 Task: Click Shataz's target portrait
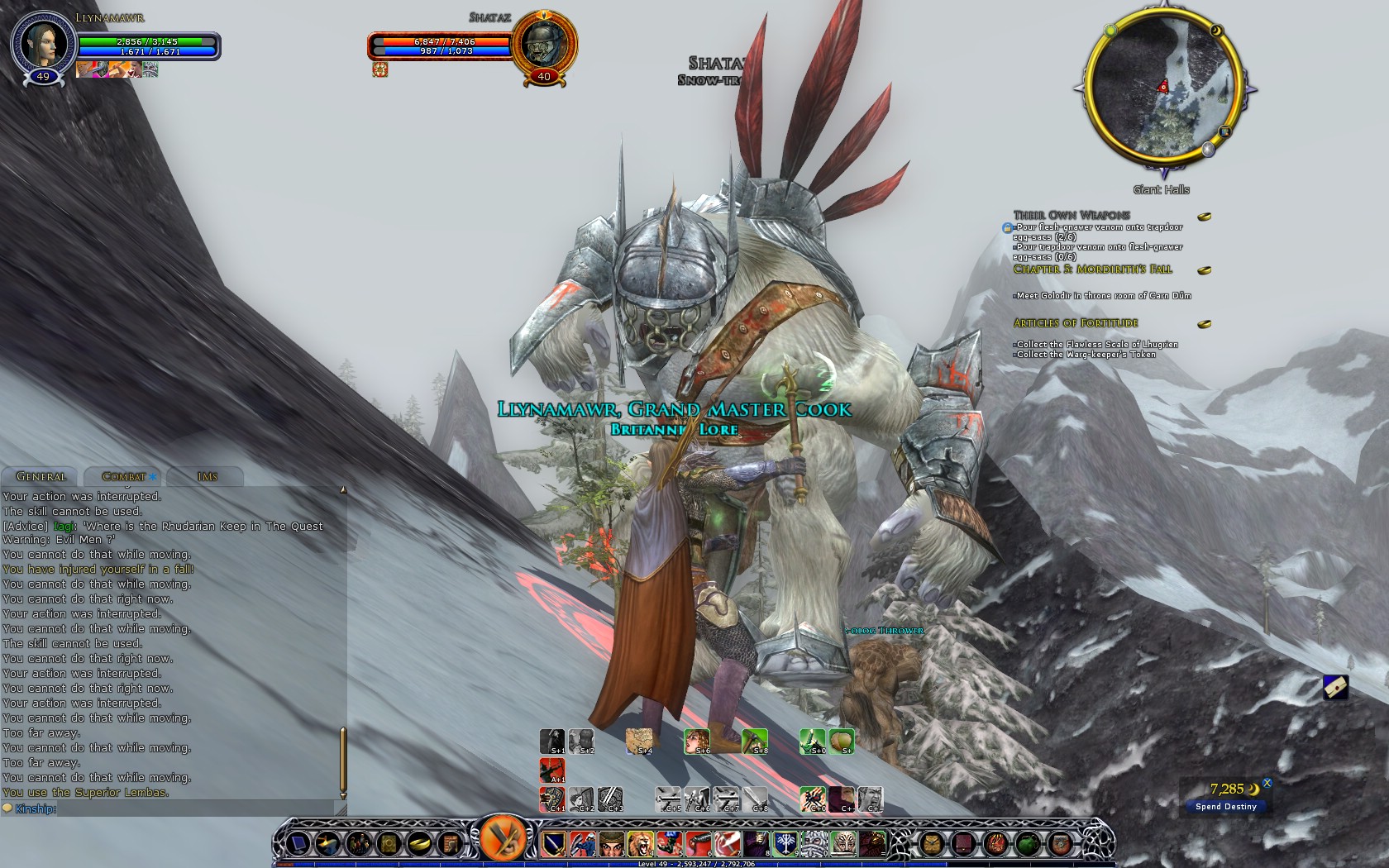tap(543, 43)
